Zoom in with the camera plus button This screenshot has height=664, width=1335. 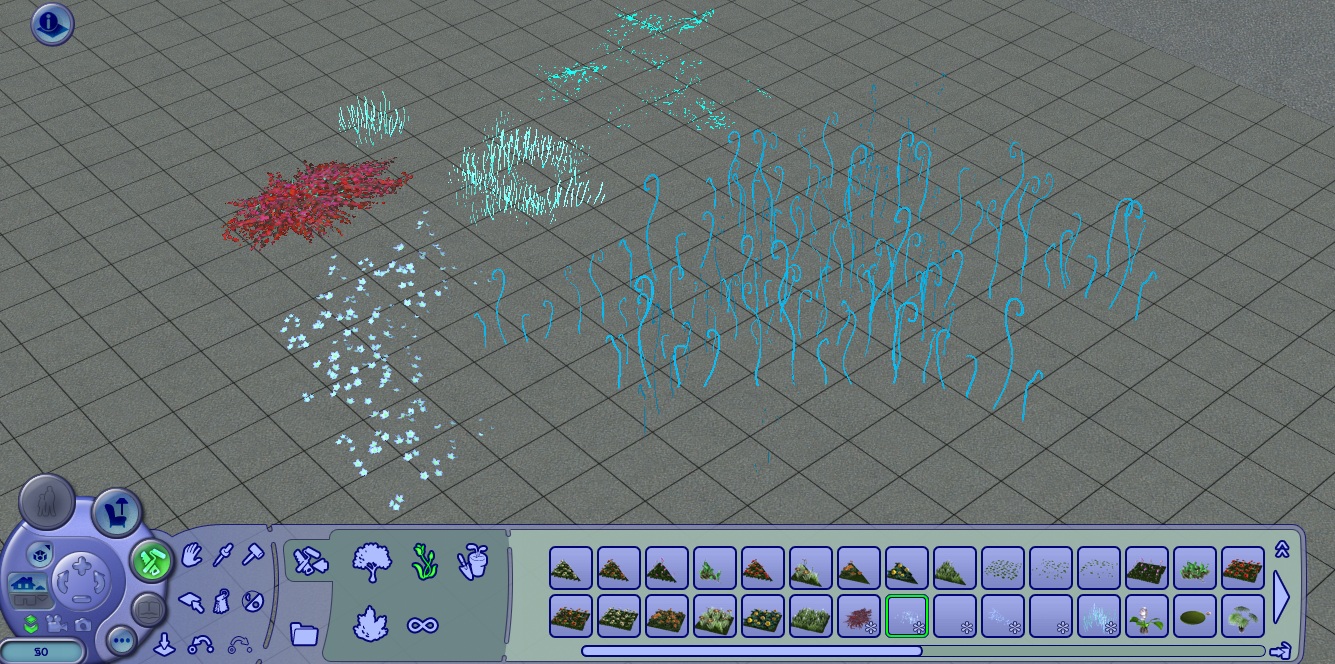pyautogui.click(x=81, y=563)
